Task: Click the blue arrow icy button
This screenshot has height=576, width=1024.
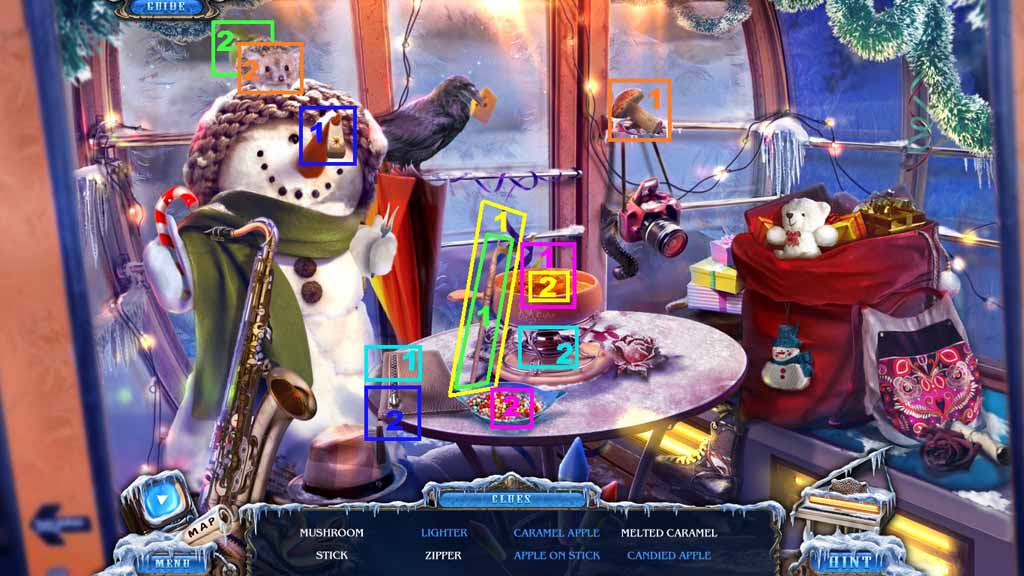Action: point(160,497)
